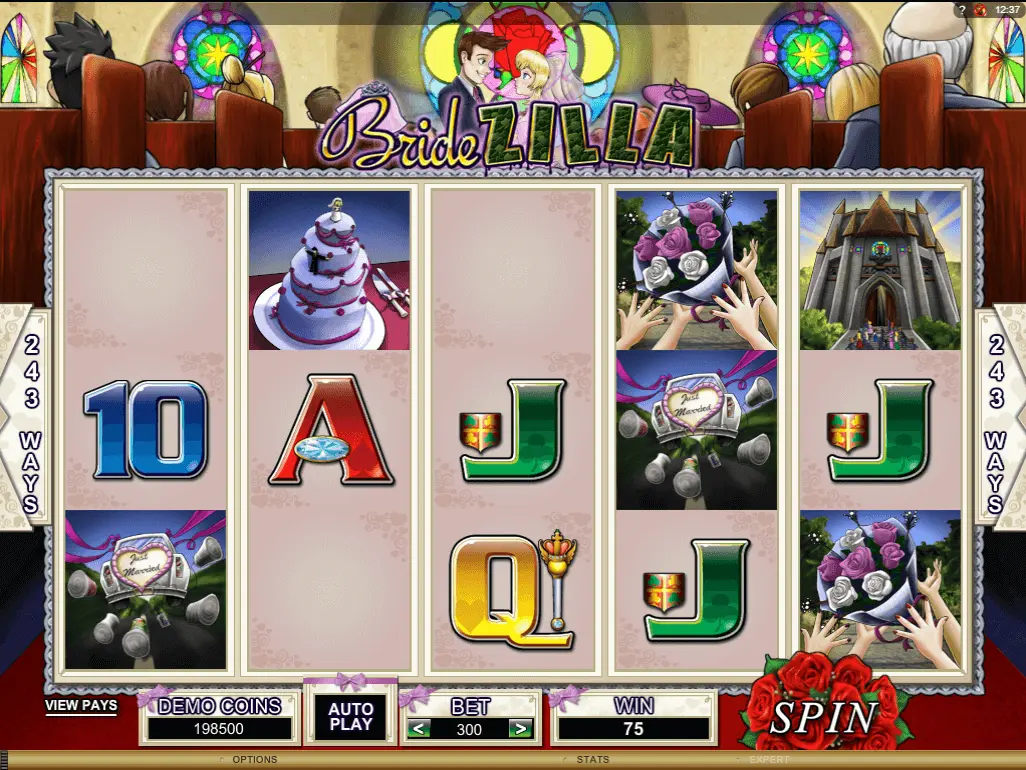Screen dimensions: 1026x770
Task: Switch to Expert mode
Action: (x=769, y=760)
